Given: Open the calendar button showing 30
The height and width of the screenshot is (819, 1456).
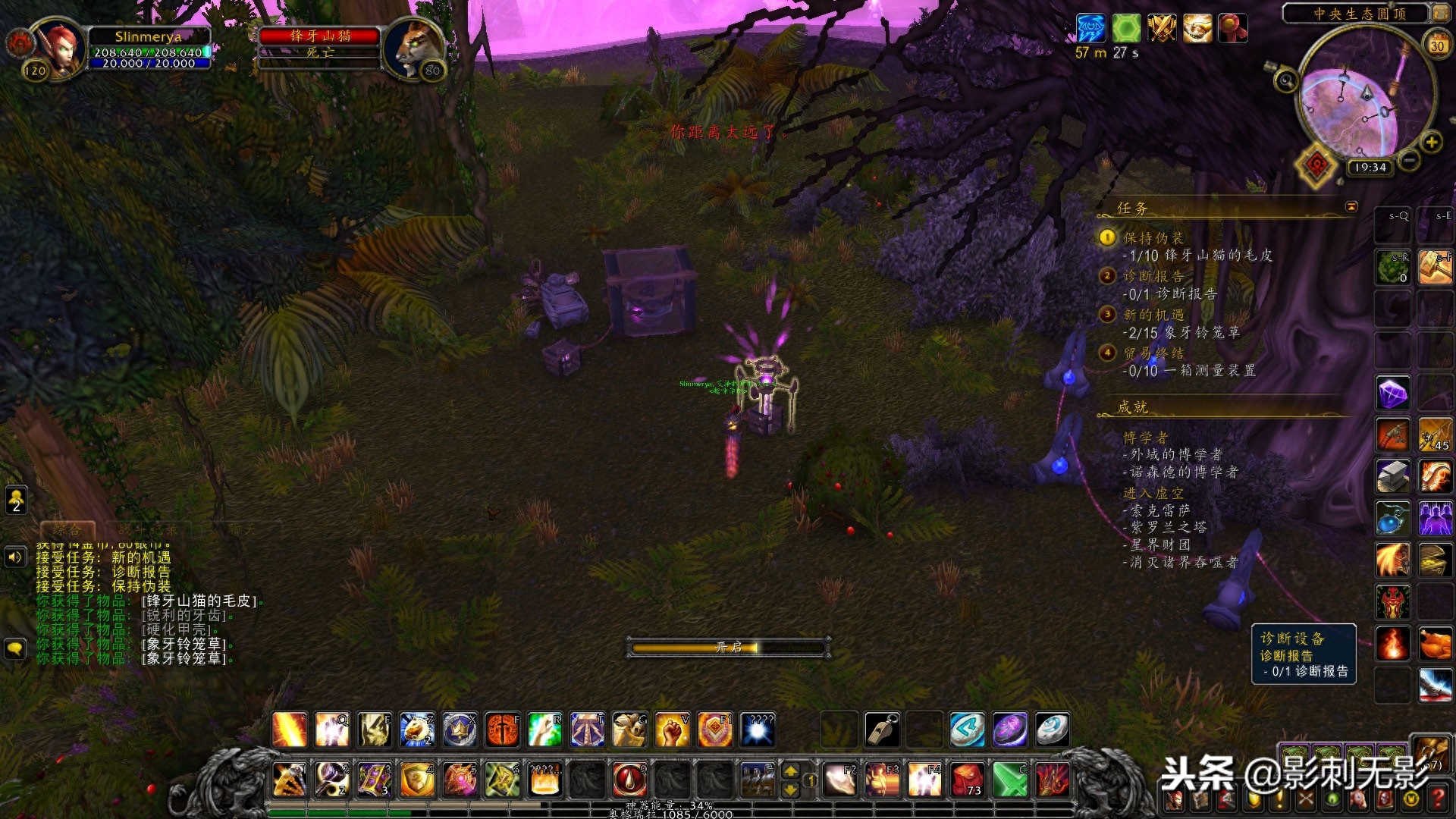Looking at the screenshot, I should click(x=1436, y=45).
